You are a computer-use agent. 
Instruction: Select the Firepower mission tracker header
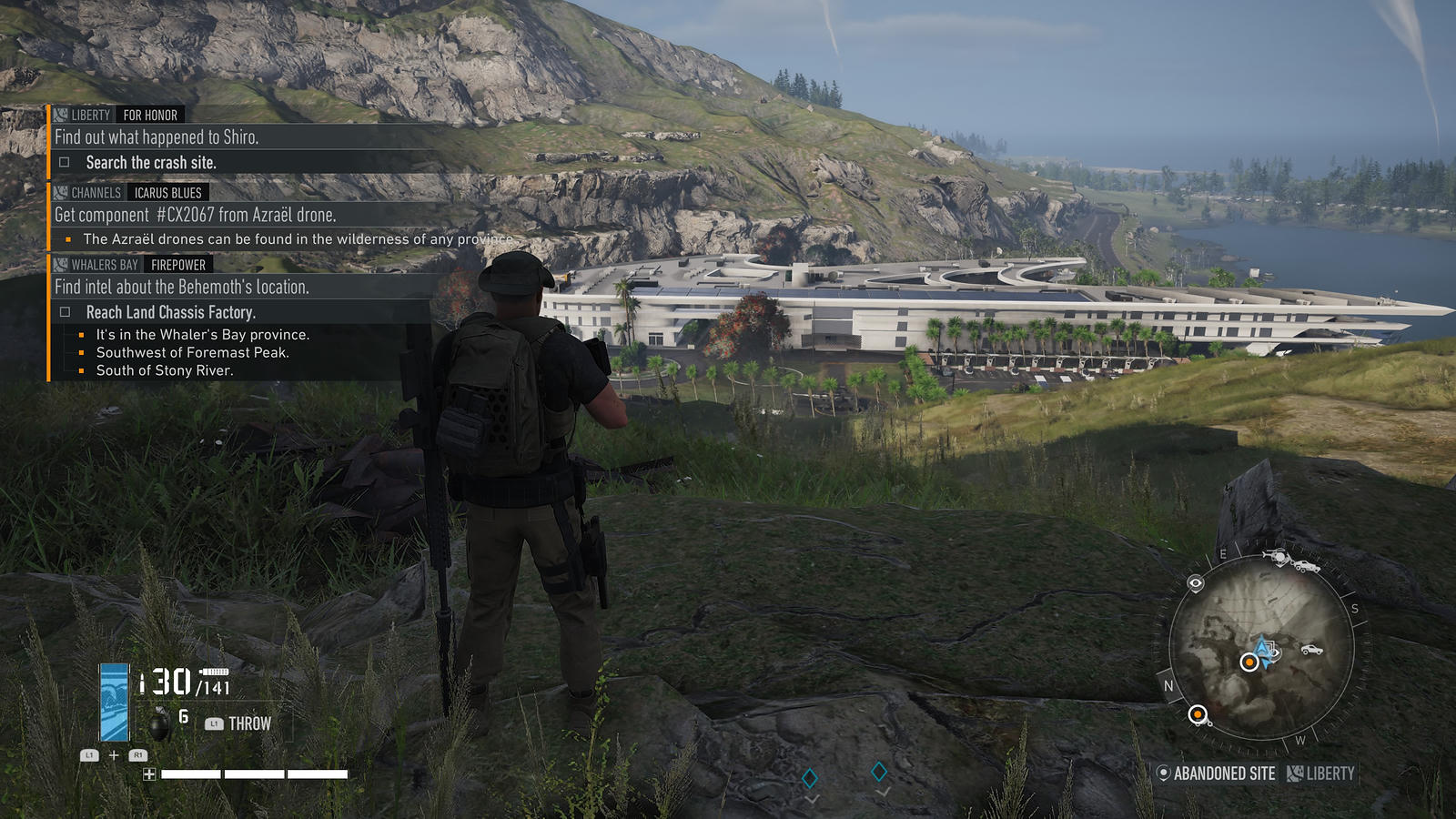[177, 265]
